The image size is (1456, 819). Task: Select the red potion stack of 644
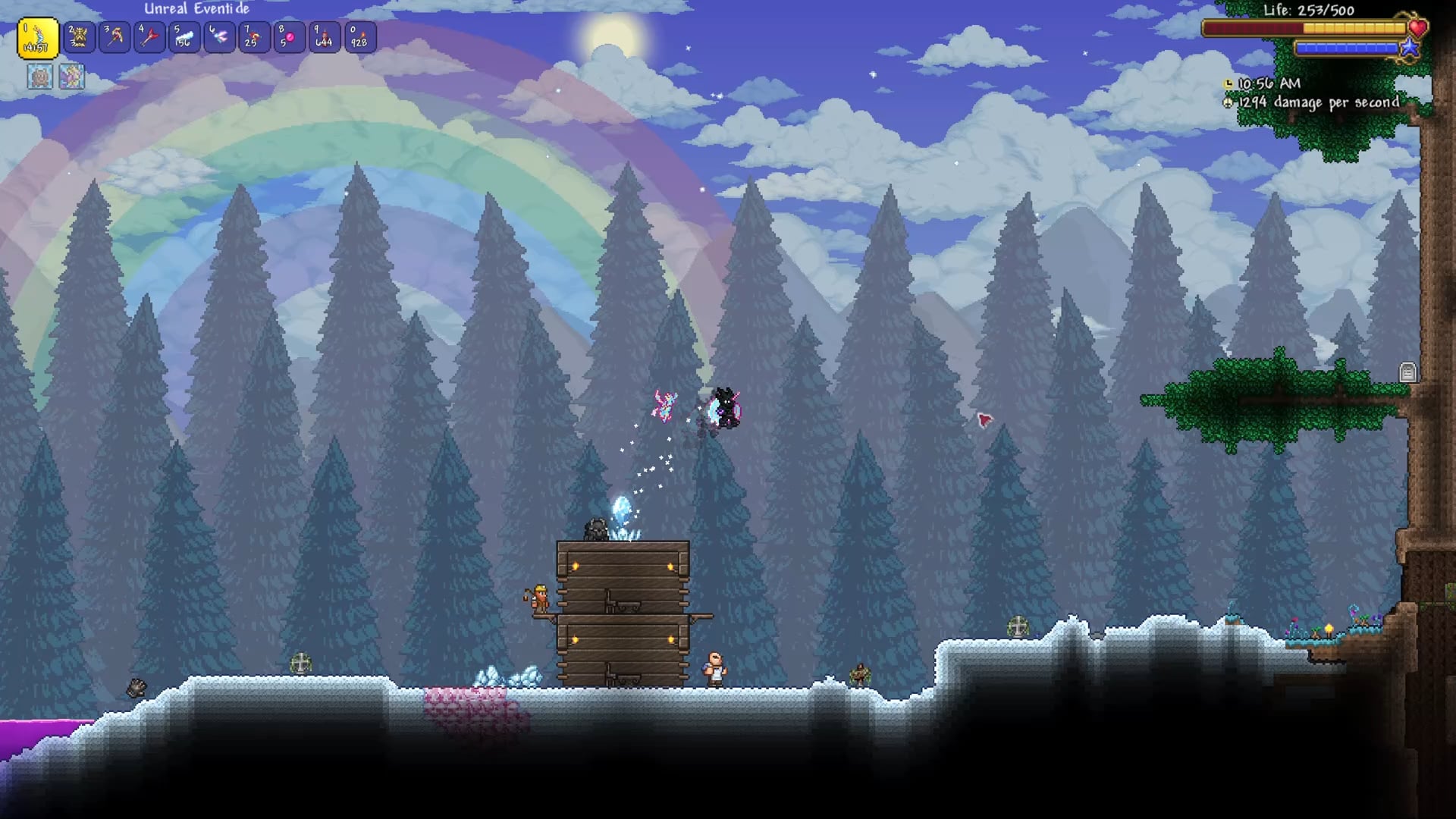pos(324,37)
